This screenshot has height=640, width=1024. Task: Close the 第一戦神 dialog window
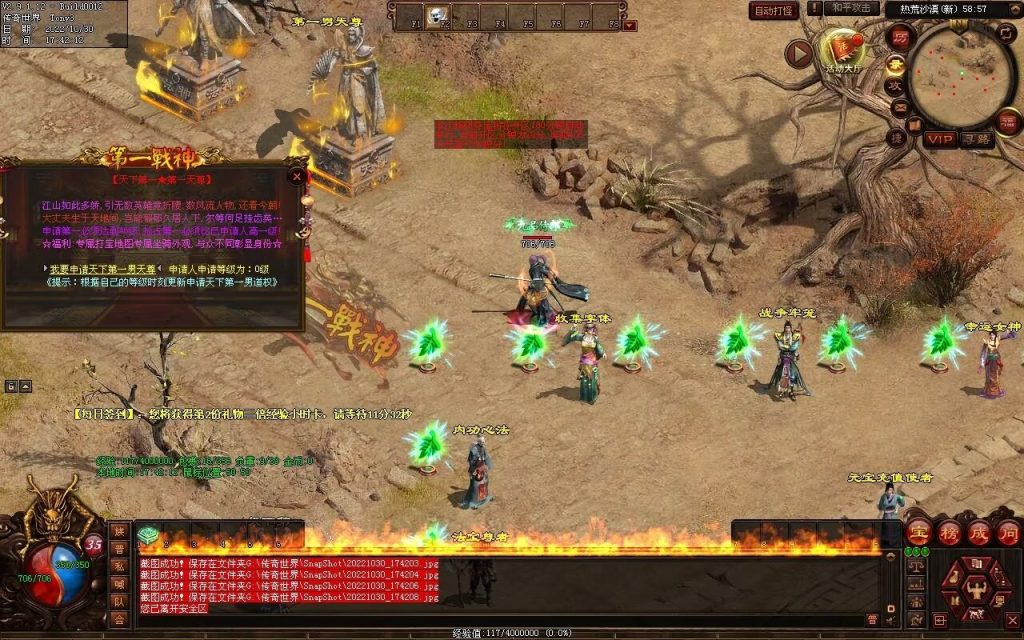pyautogui.click(x=296, y=176)
